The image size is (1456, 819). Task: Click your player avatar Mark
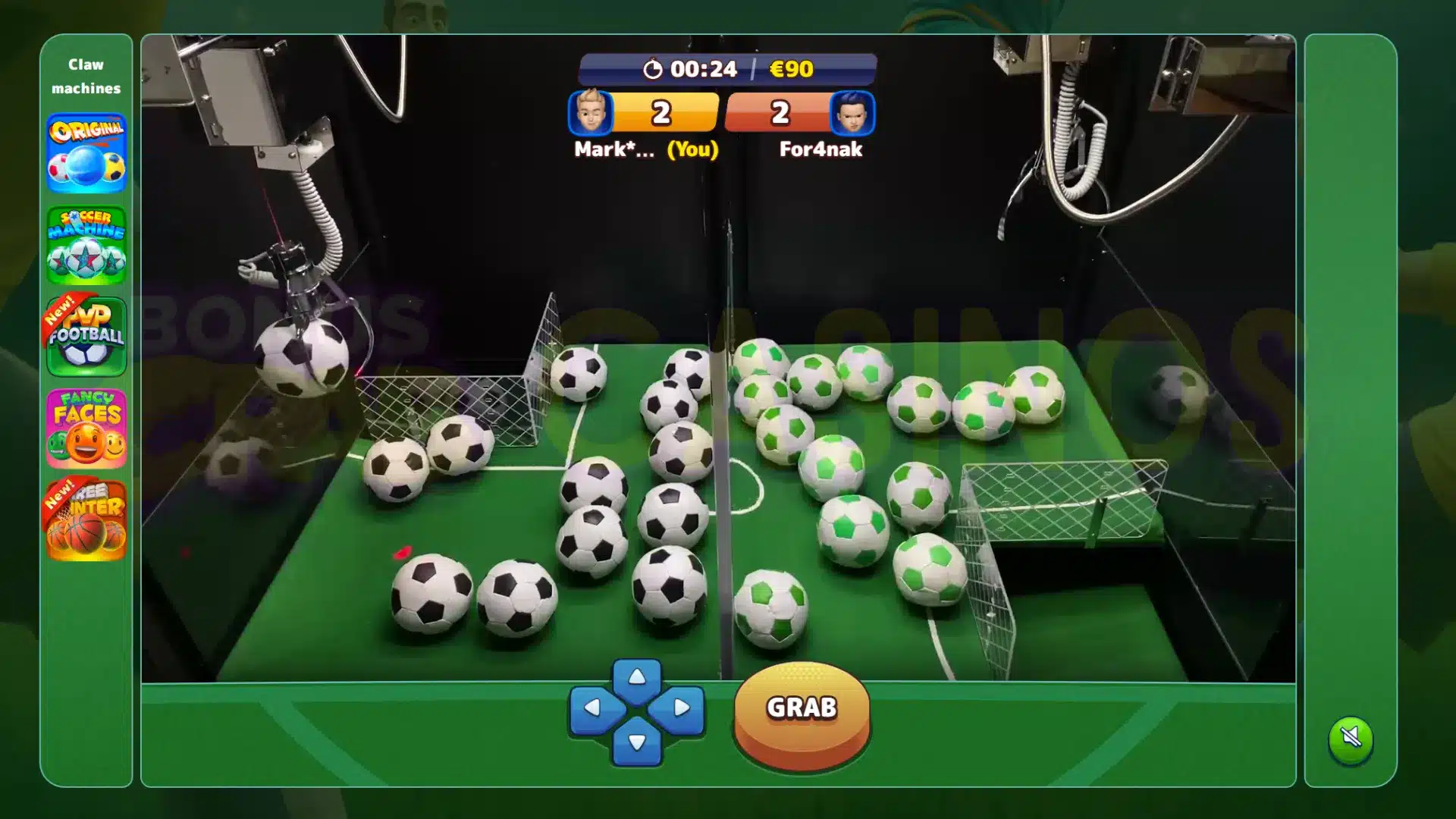pyautogui.click(x=591, y=113)
